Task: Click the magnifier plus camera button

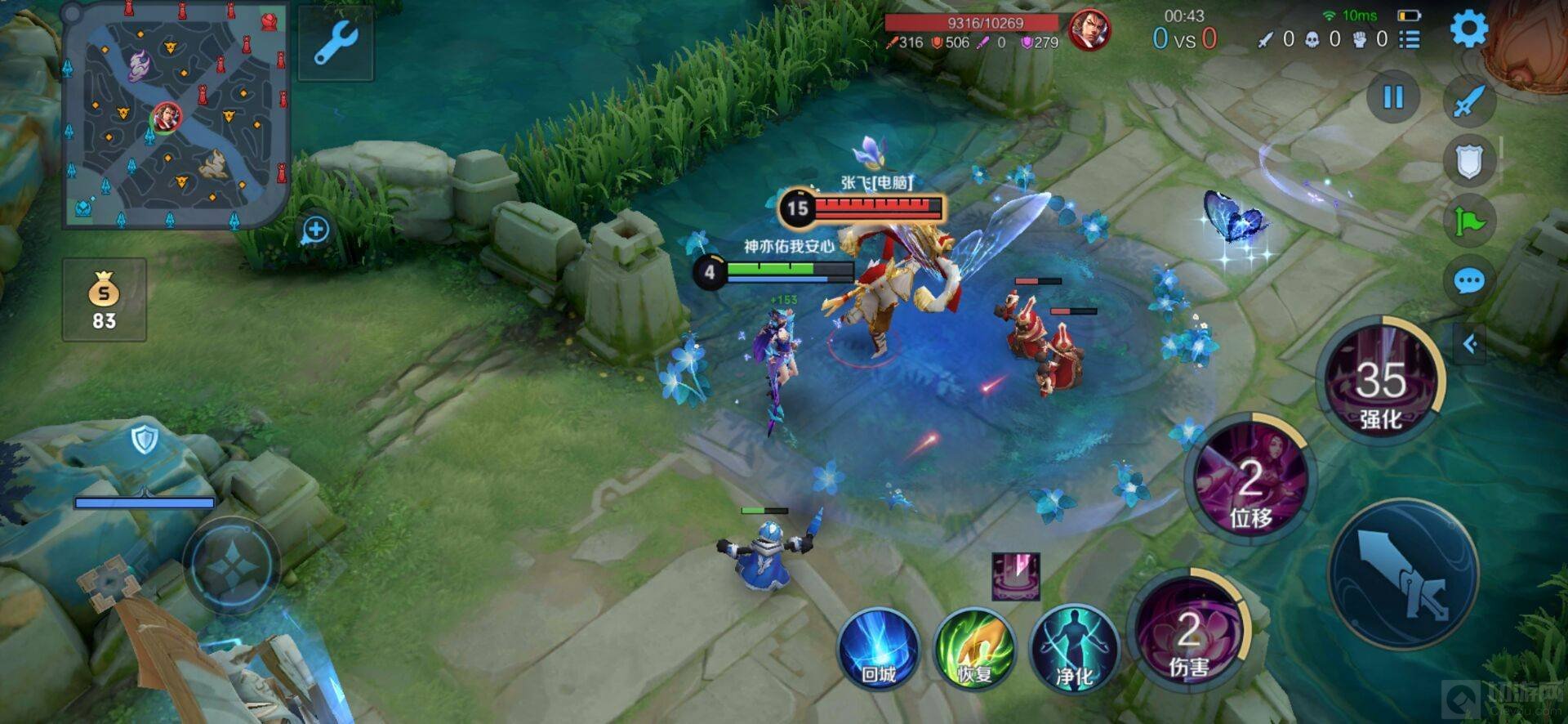Action: pyautogui.click(x=315, y=230)
